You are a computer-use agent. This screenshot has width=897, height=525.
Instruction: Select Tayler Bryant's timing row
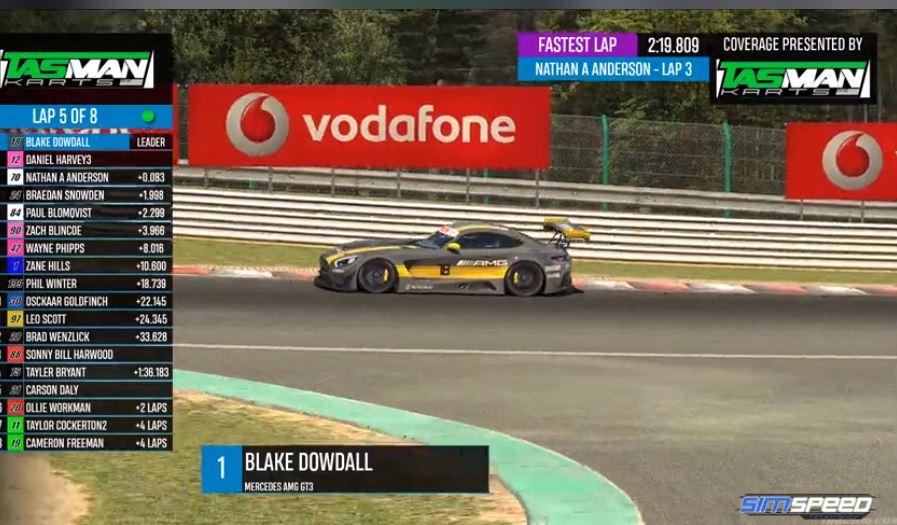[x=88, y=372]
